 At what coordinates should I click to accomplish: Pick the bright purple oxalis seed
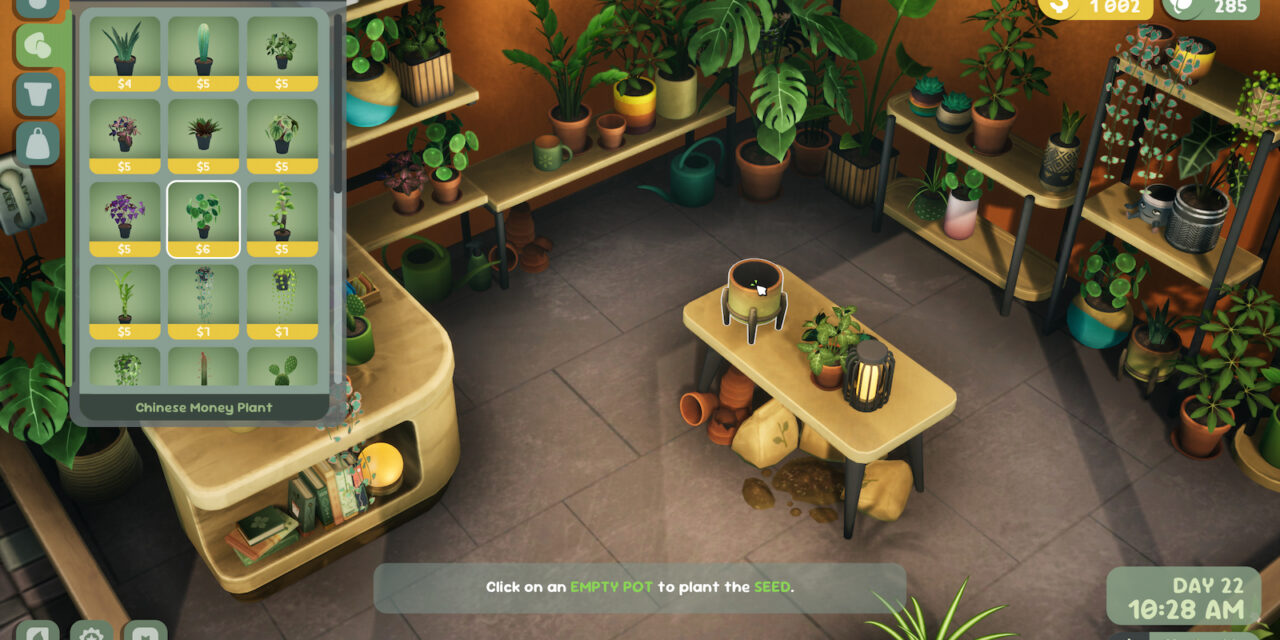[x=125, y=218]
